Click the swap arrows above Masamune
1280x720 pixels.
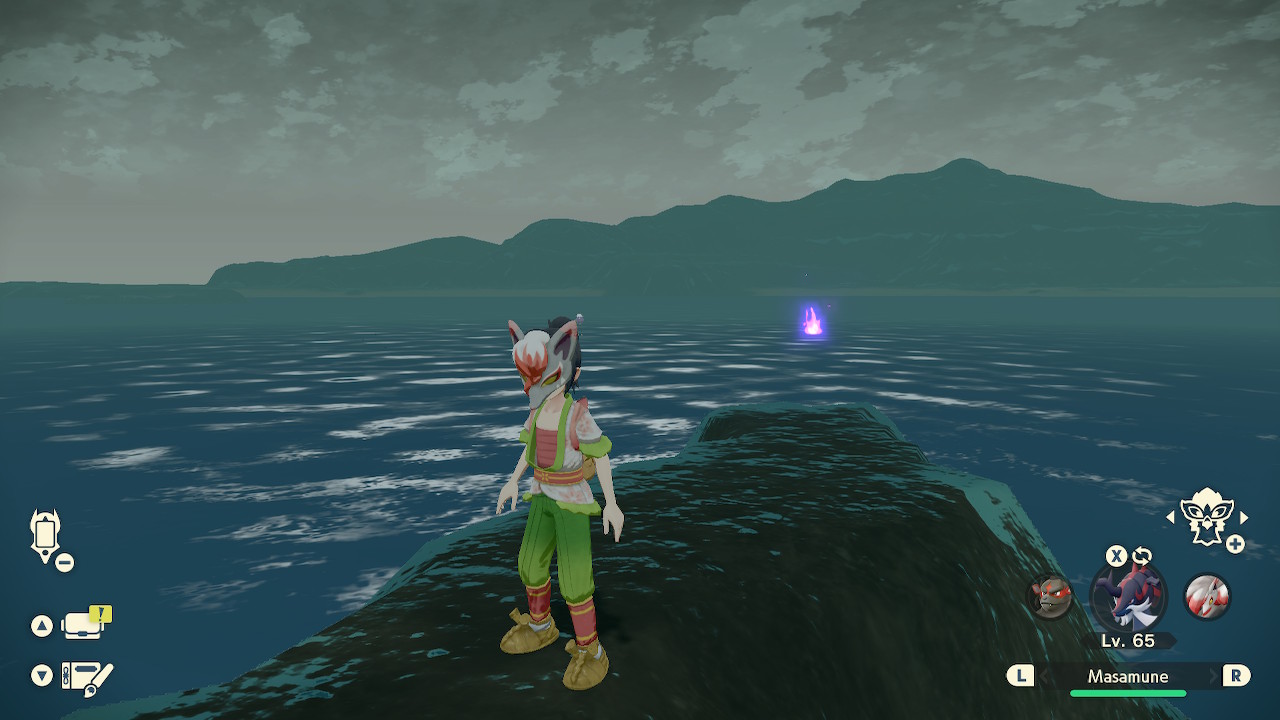pos(1142,556)
